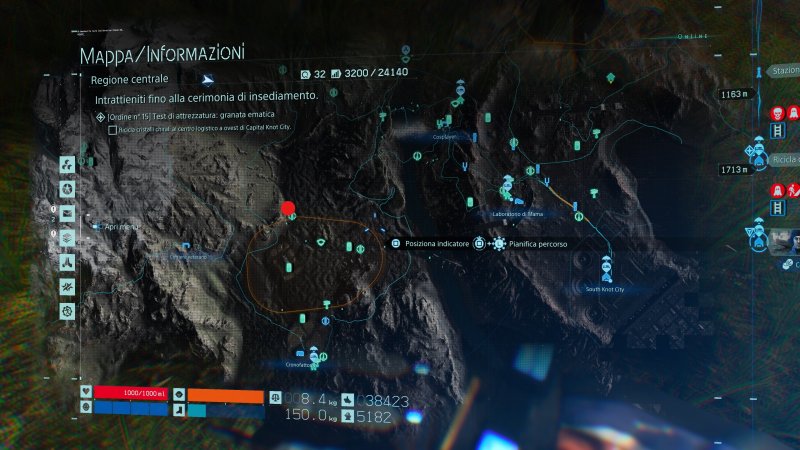Click the trefoil icon atop the sidebar
The width and height of the screenshot is (800, 450).
point(67,165)
